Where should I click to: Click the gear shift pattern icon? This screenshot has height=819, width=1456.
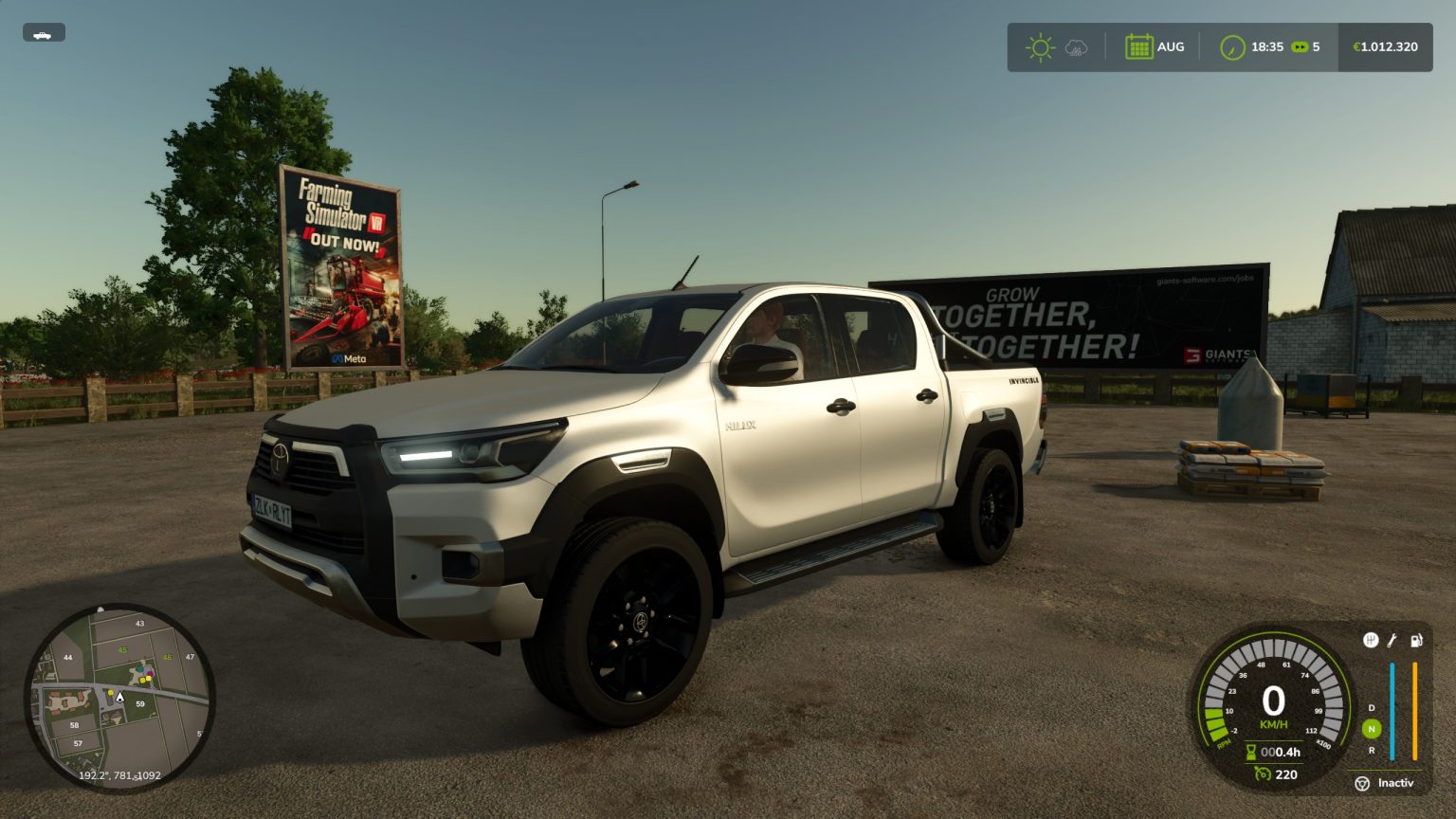(1371, 639)
